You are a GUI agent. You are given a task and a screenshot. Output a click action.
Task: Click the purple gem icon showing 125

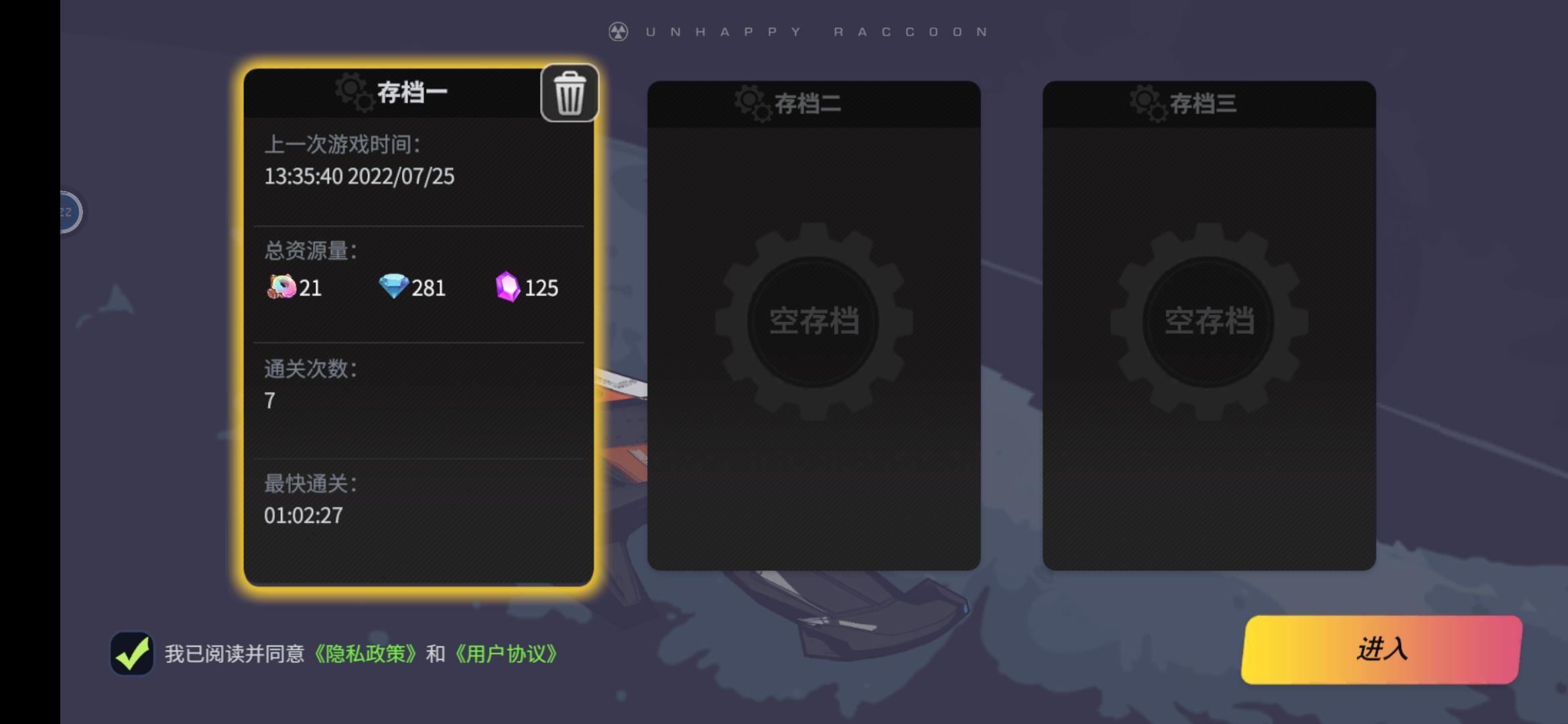(x=507, y=287)
